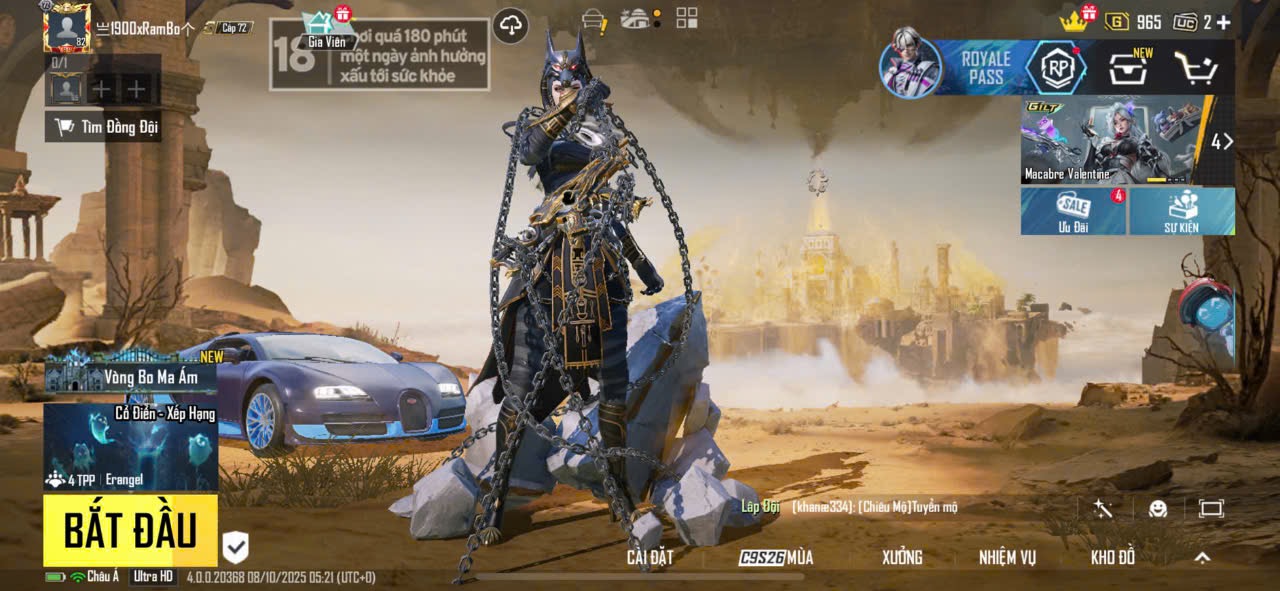Open the Tìm Đồng Đội teammate finder
Image resolution: width=1280 pixels, height=591 pixels.
[x=104, y=127]
